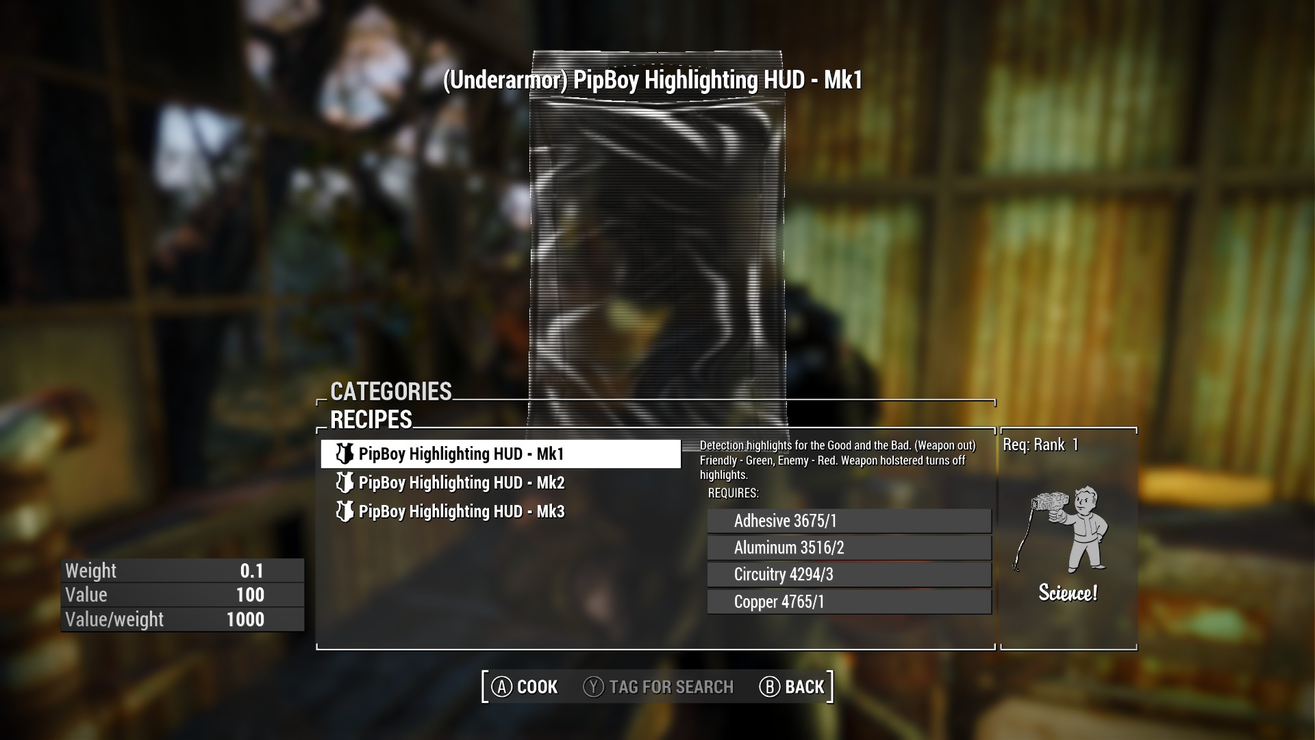1315x740 pixels.
Task: Expand the Aluminum 3516/2 requirement row
Action: (848, 547)
